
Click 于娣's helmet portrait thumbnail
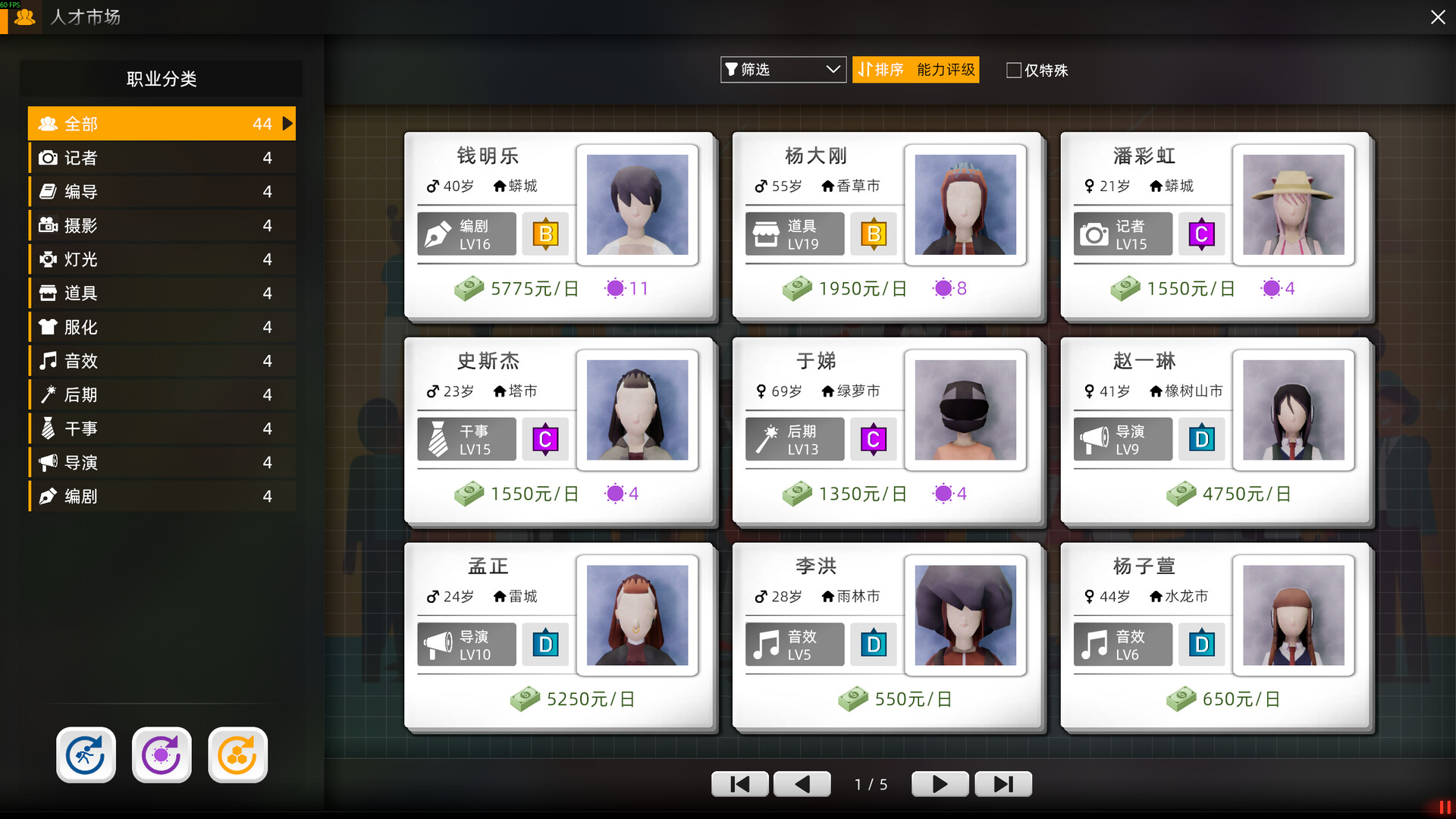965,410
